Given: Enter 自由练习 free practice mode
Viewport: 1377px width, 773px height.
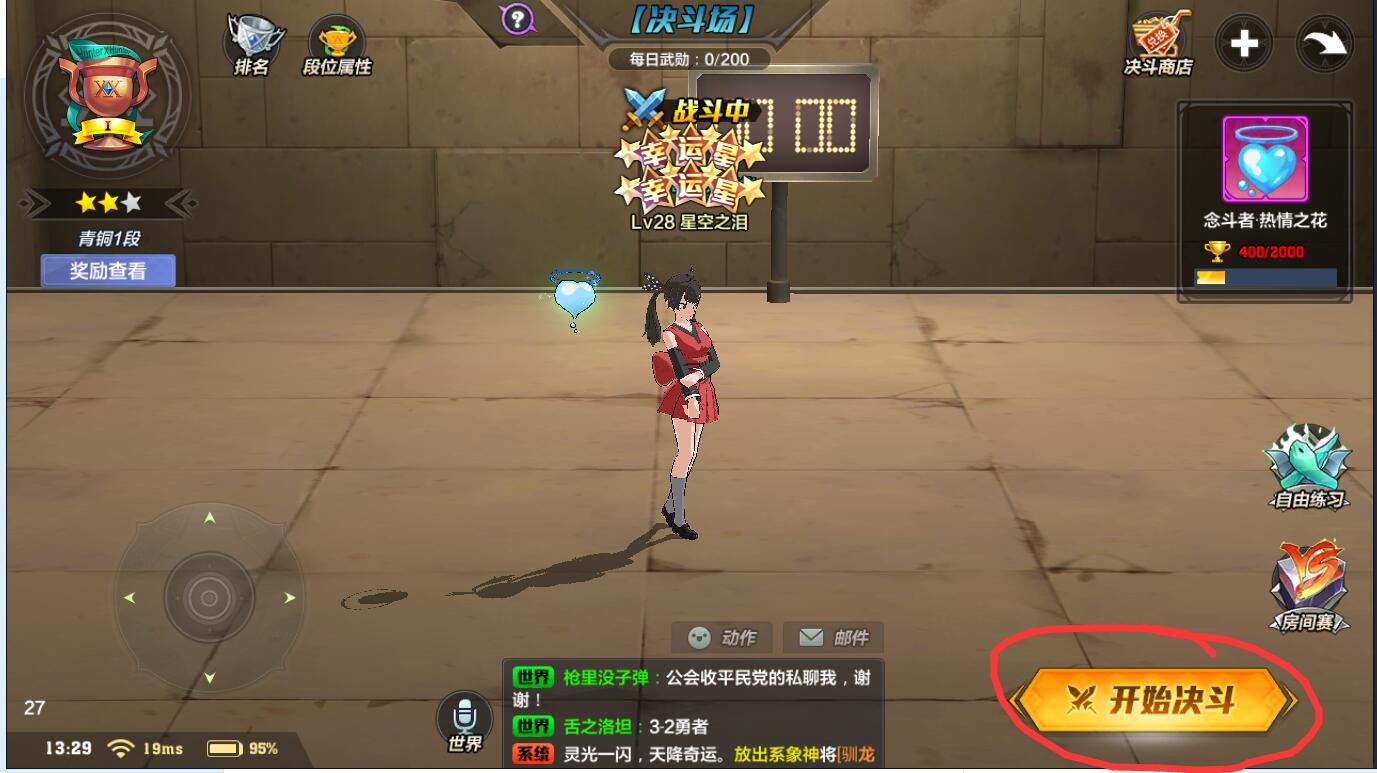Looking at the screenshot, I should (1307, 468).
